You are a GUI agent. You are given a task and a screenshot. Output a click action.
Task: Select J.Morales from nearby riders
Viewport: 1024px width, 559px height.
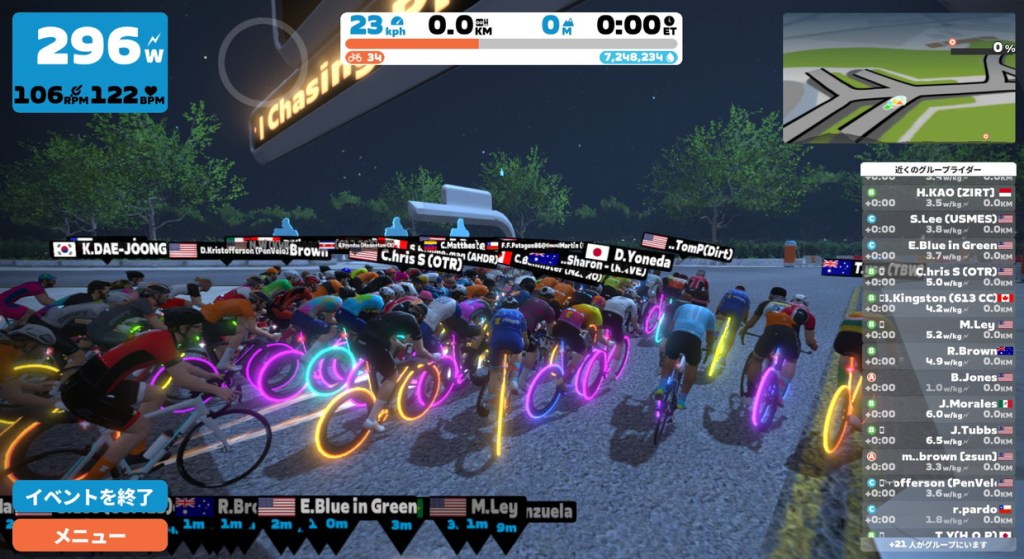coord(938,409)
